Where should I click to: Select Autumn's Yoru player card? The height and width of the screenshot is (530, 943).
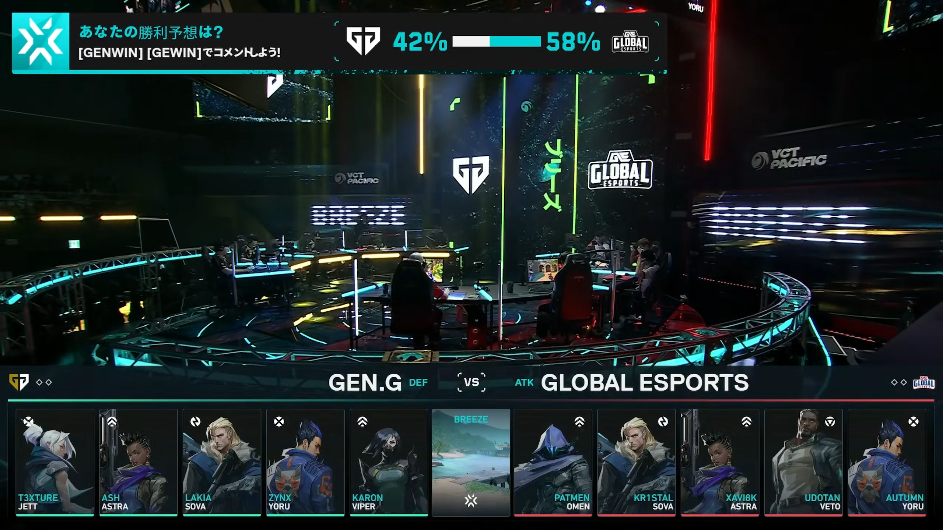(887, 462)
